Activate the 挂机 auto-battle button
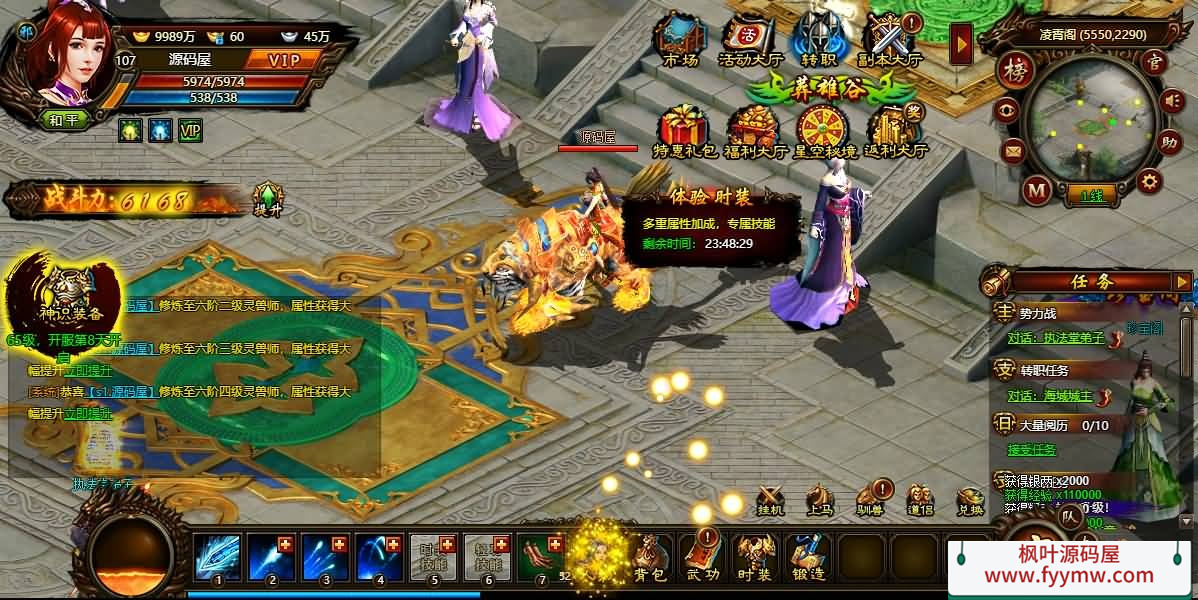Viewport: 1198px width, 600px height. pos(770,499)
